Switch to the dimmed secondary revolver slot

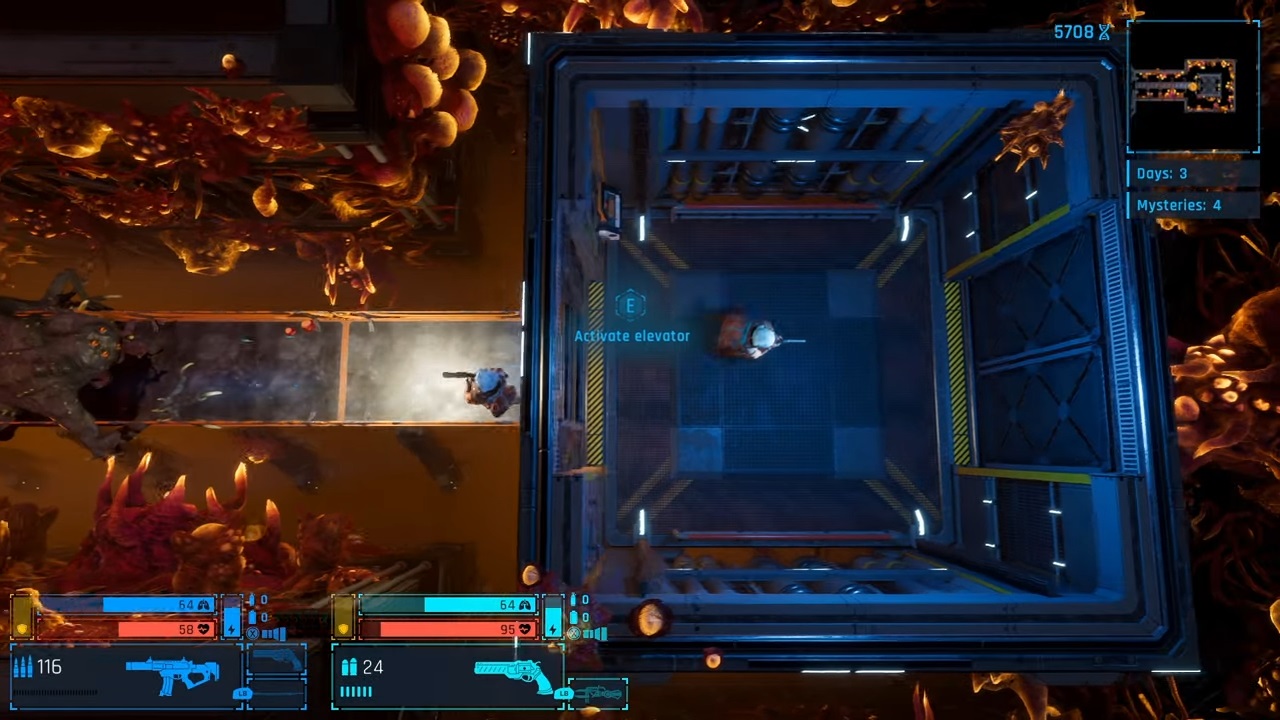(277, 661)
